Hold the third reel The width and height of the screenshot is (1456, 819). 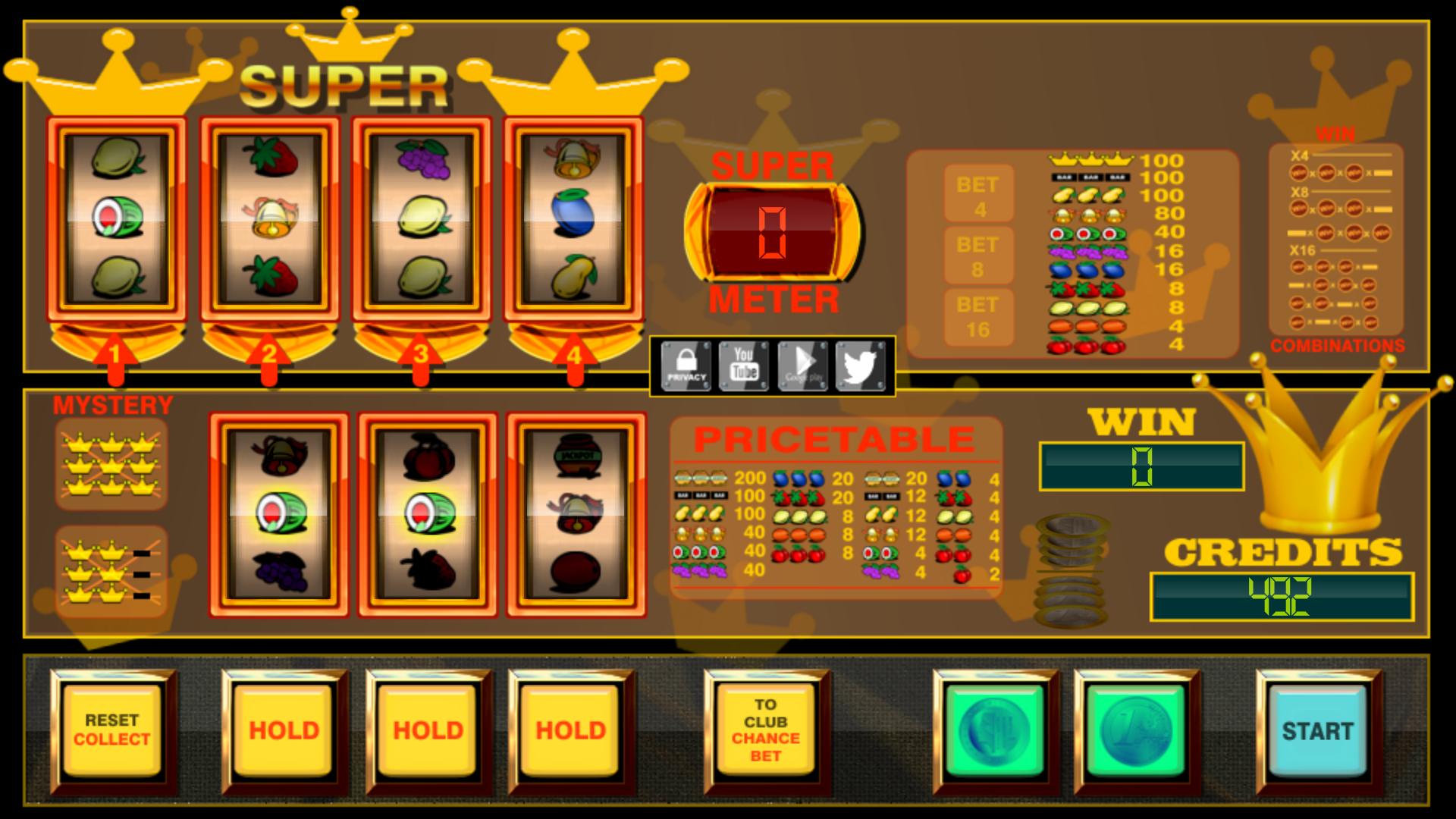pos(426,730)
